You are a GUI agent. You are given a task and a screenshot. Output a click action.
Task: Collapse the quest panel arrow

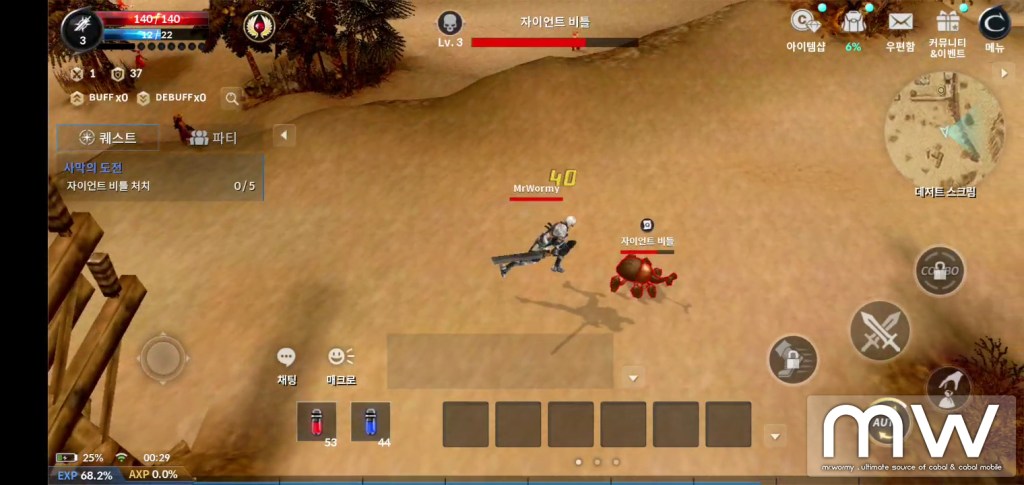point(284,135)
